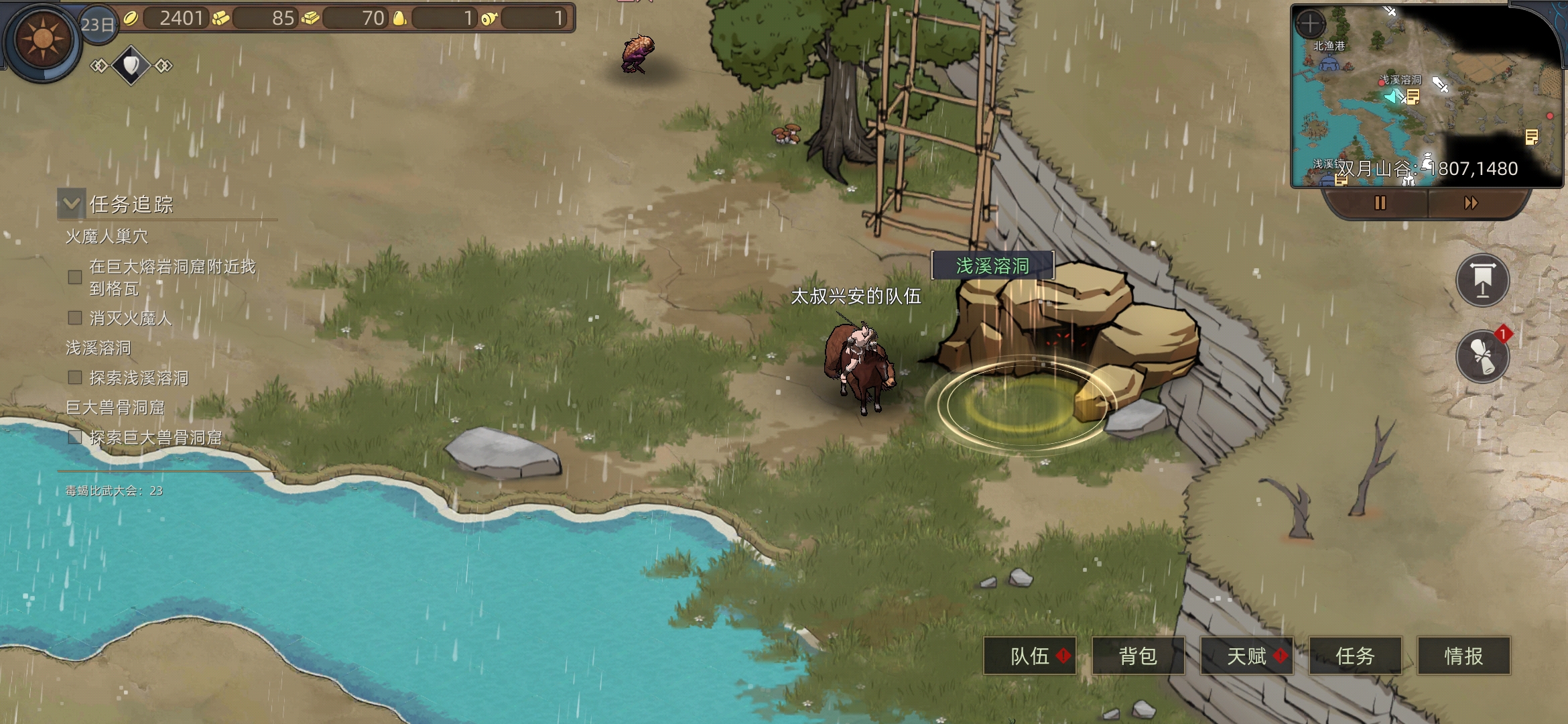Open the 队伍 party menu

click(x=1030, y=656)
